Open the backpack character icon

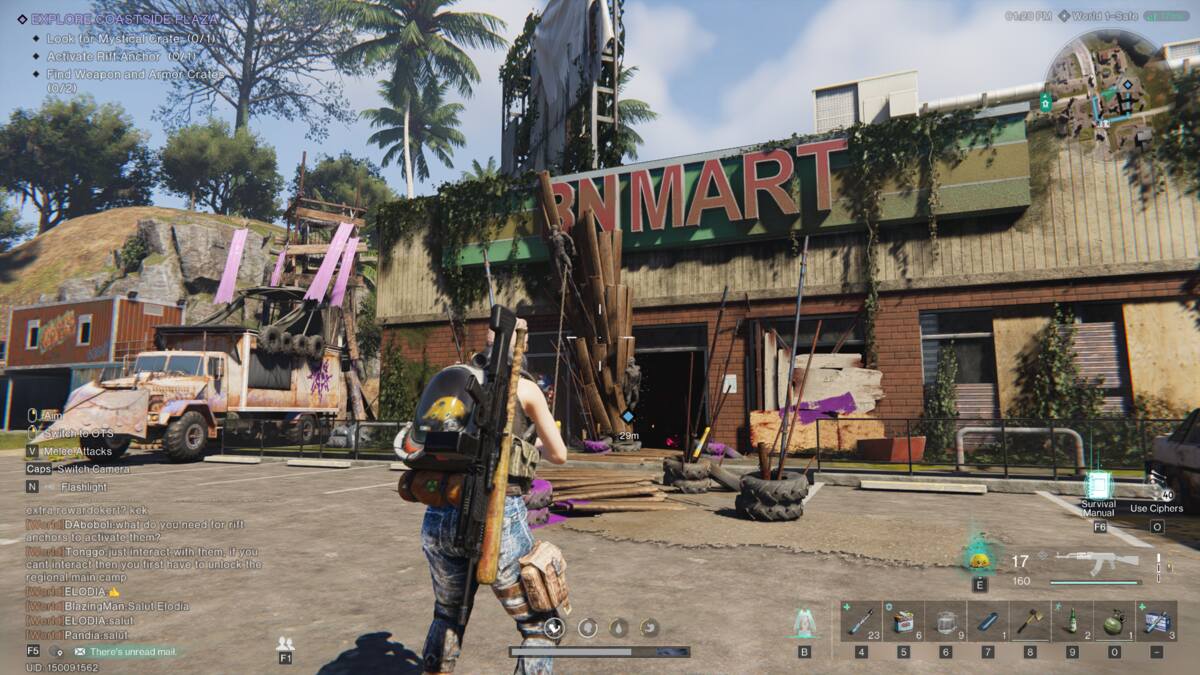pos(804,623)
